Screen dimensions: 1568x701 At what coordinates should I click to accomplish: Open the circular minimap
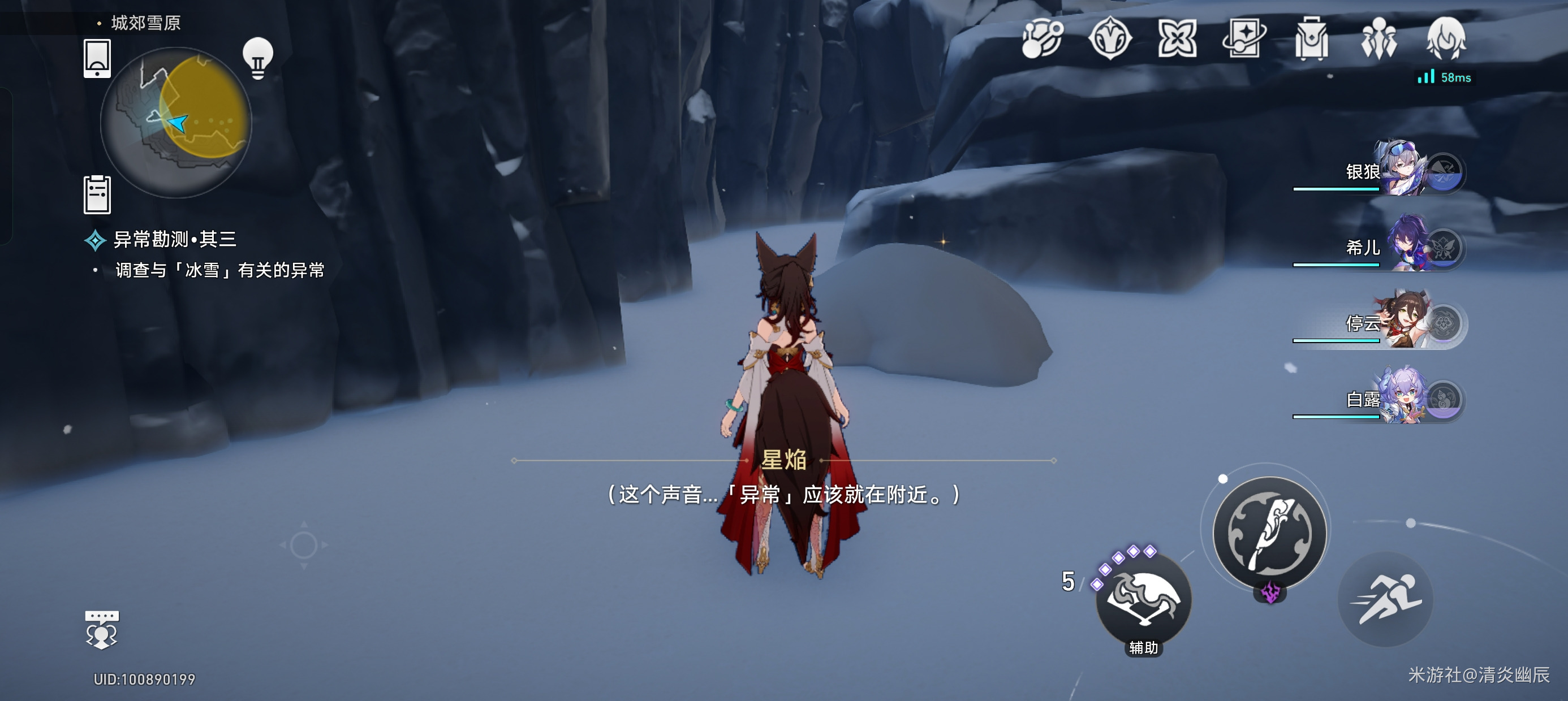(176, 122)
